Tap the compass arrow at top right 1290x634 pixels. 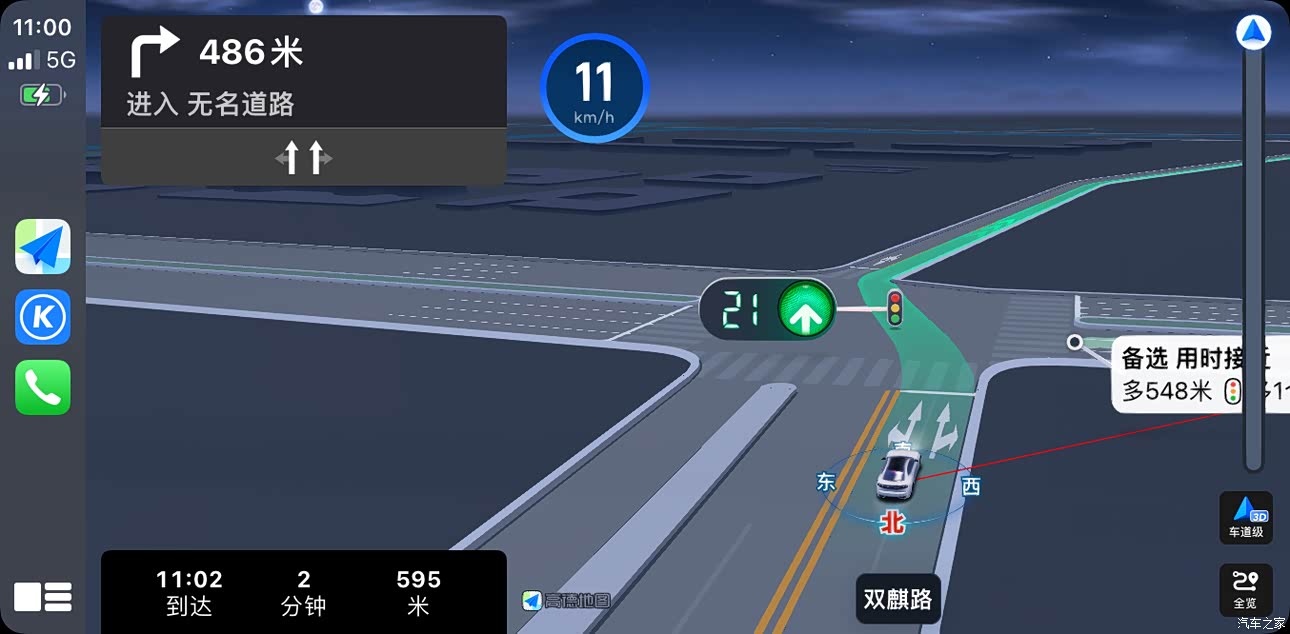click(1253, 33)
